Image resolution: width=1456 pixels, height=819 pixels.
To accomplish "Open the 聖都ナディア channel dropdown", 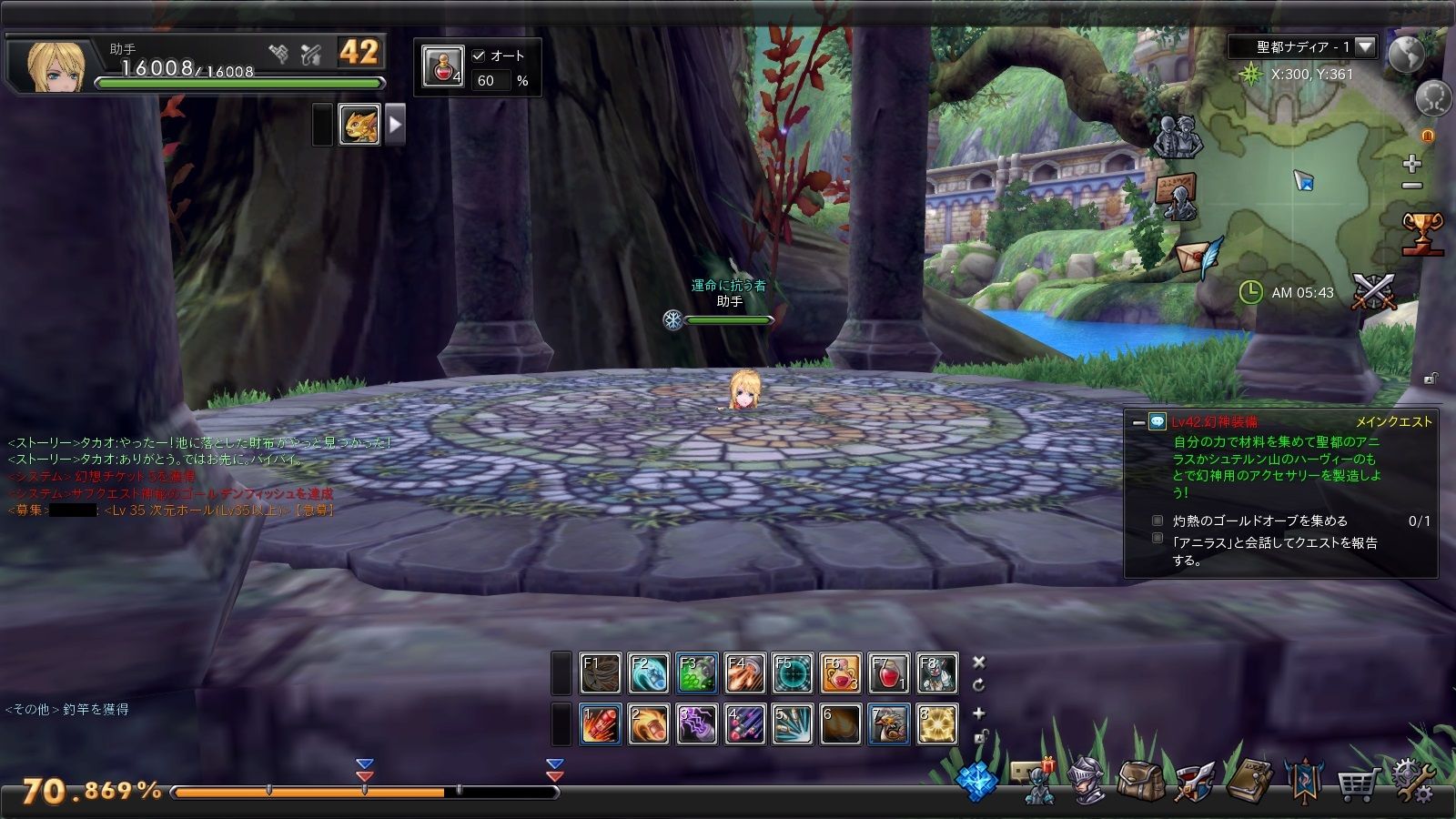I will tap(1365, 46).
